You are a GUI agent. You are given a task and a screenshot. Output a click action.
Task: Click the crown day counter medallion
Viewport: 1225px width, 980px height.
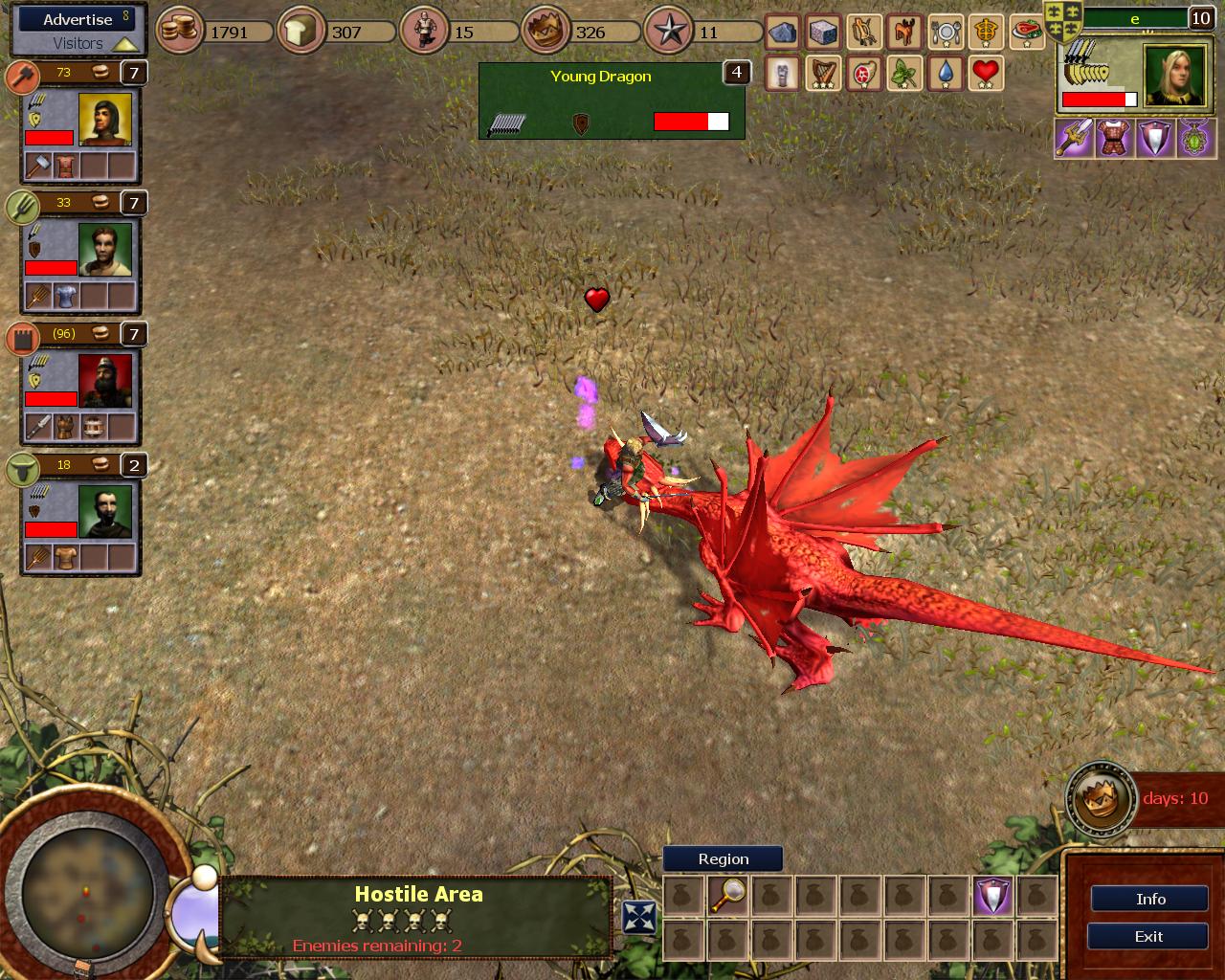(1100, 798)
